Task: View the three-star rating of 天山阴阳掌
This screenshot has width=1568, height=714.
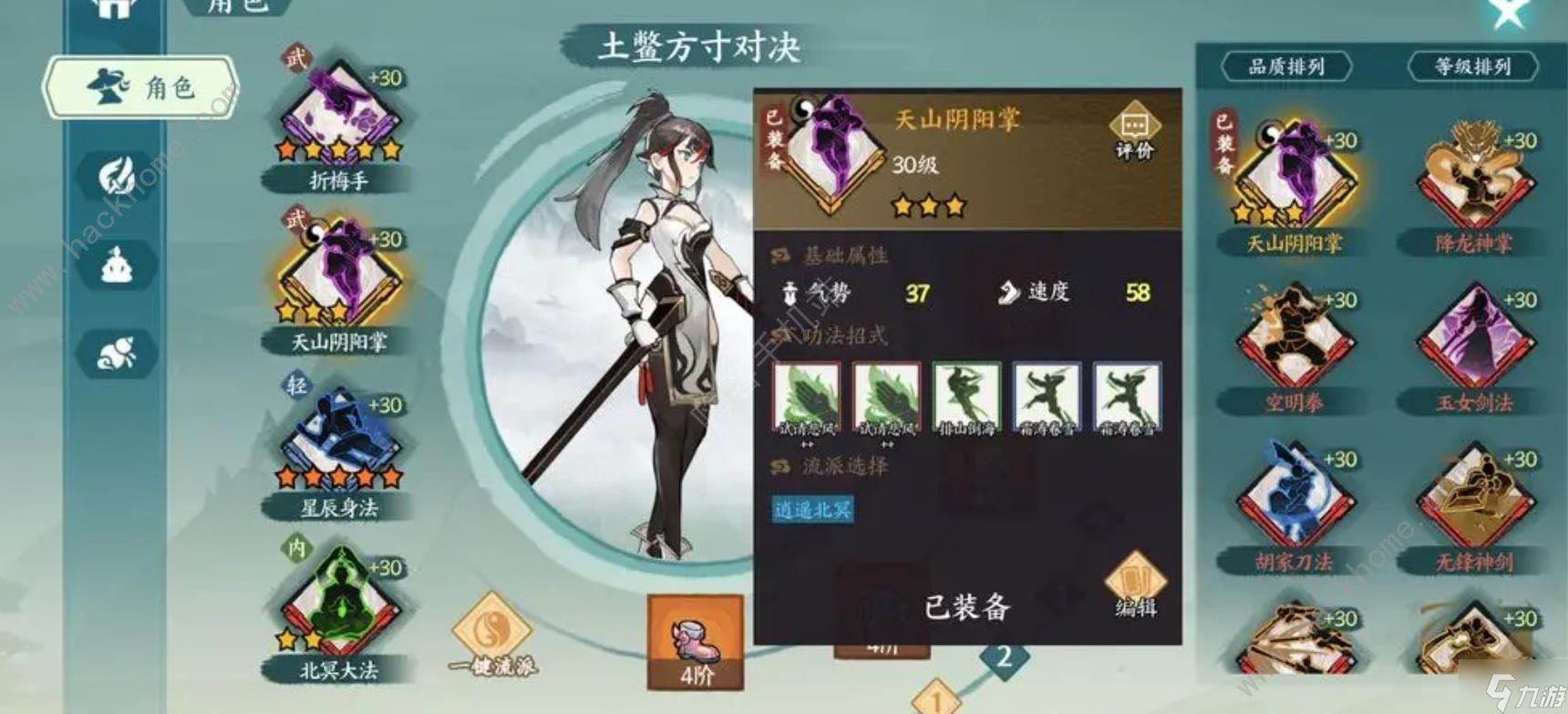Action: point(928,205)
